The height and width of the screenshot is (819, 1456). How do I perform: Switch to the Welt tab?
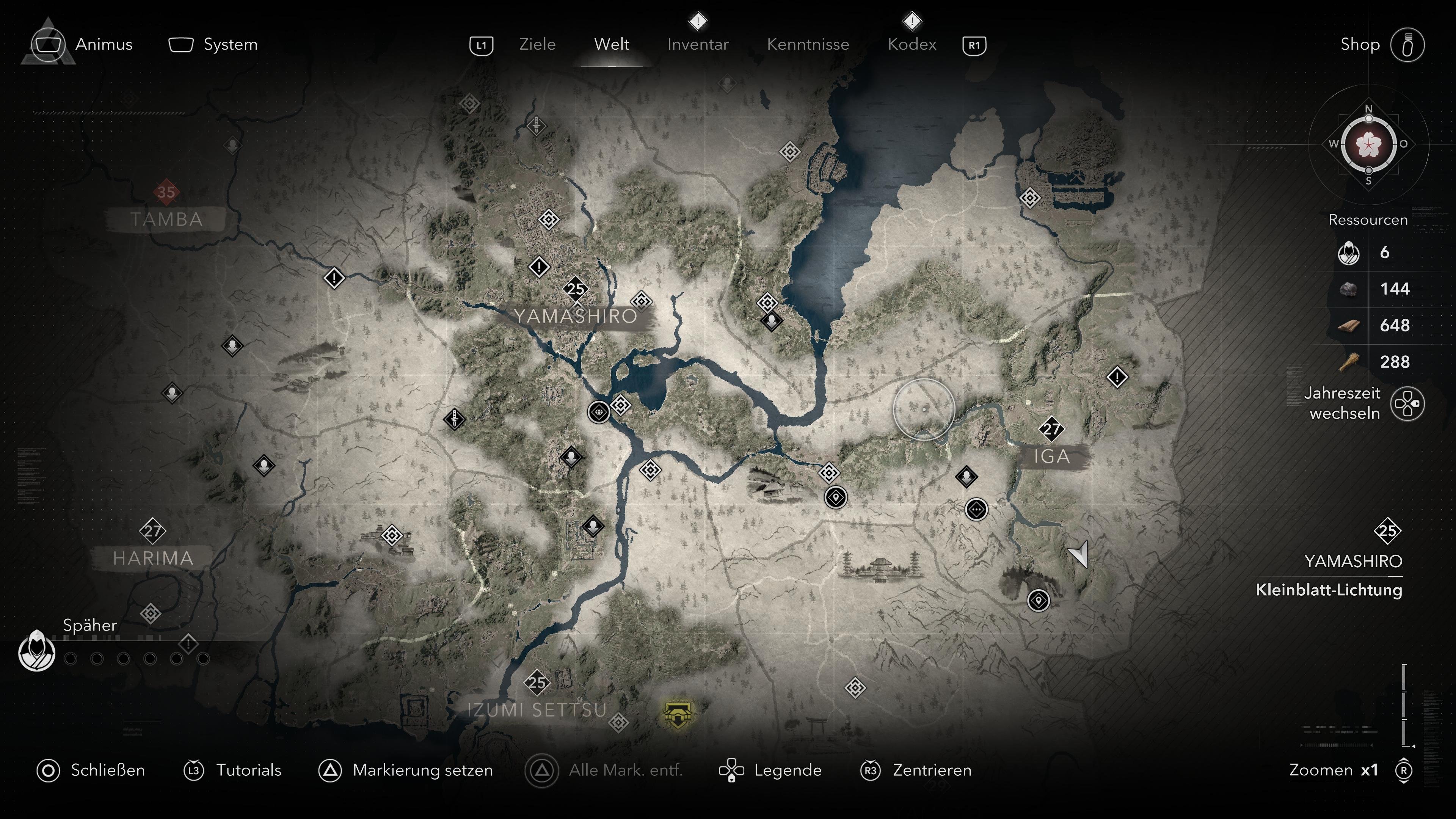coord(613,45)
